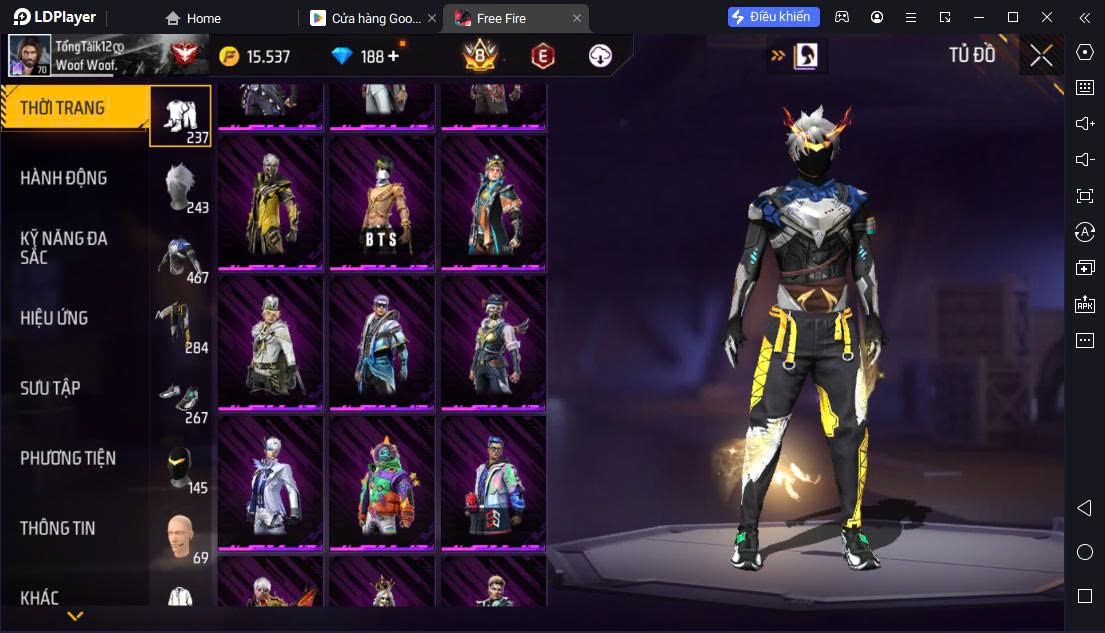Pick the colorful green monster hoodie outfit

381,481
